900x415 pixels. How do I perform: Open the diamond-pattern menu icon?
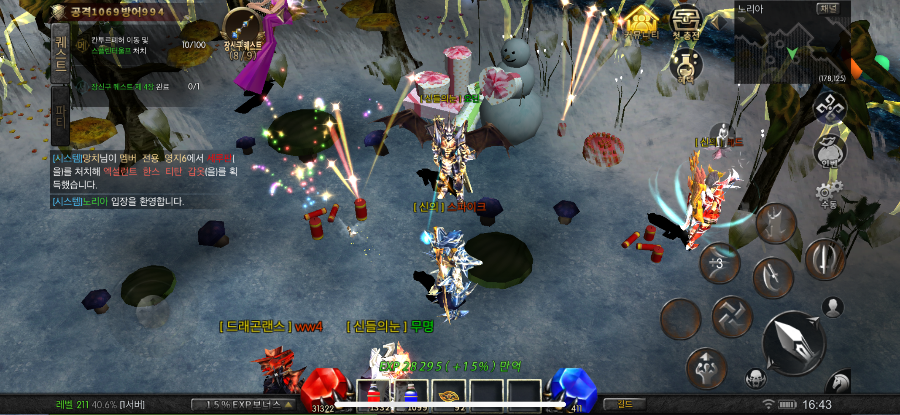point(829,106)
